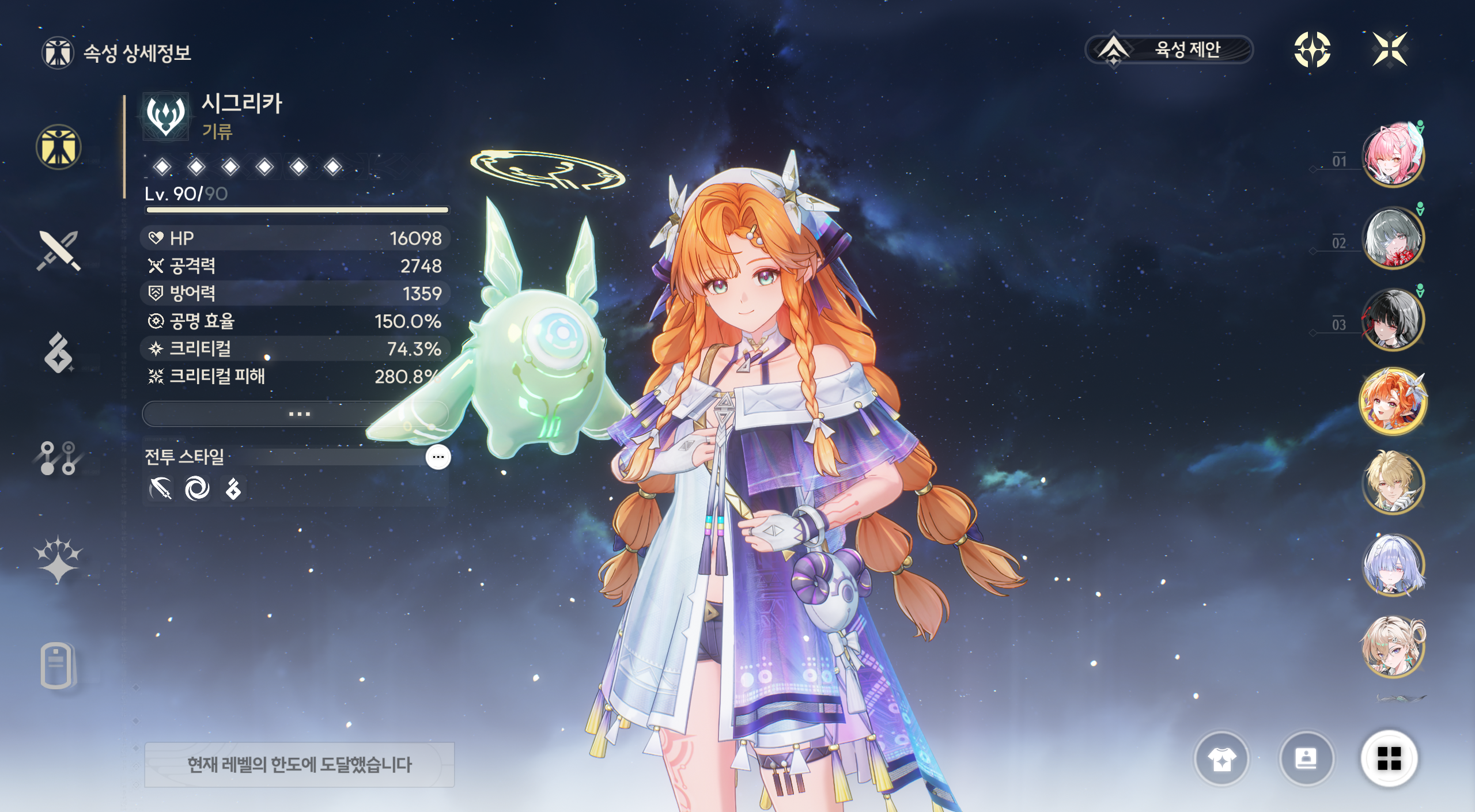
Task: Switch to the skill tree nodes tab
Action: coord(58,458)
